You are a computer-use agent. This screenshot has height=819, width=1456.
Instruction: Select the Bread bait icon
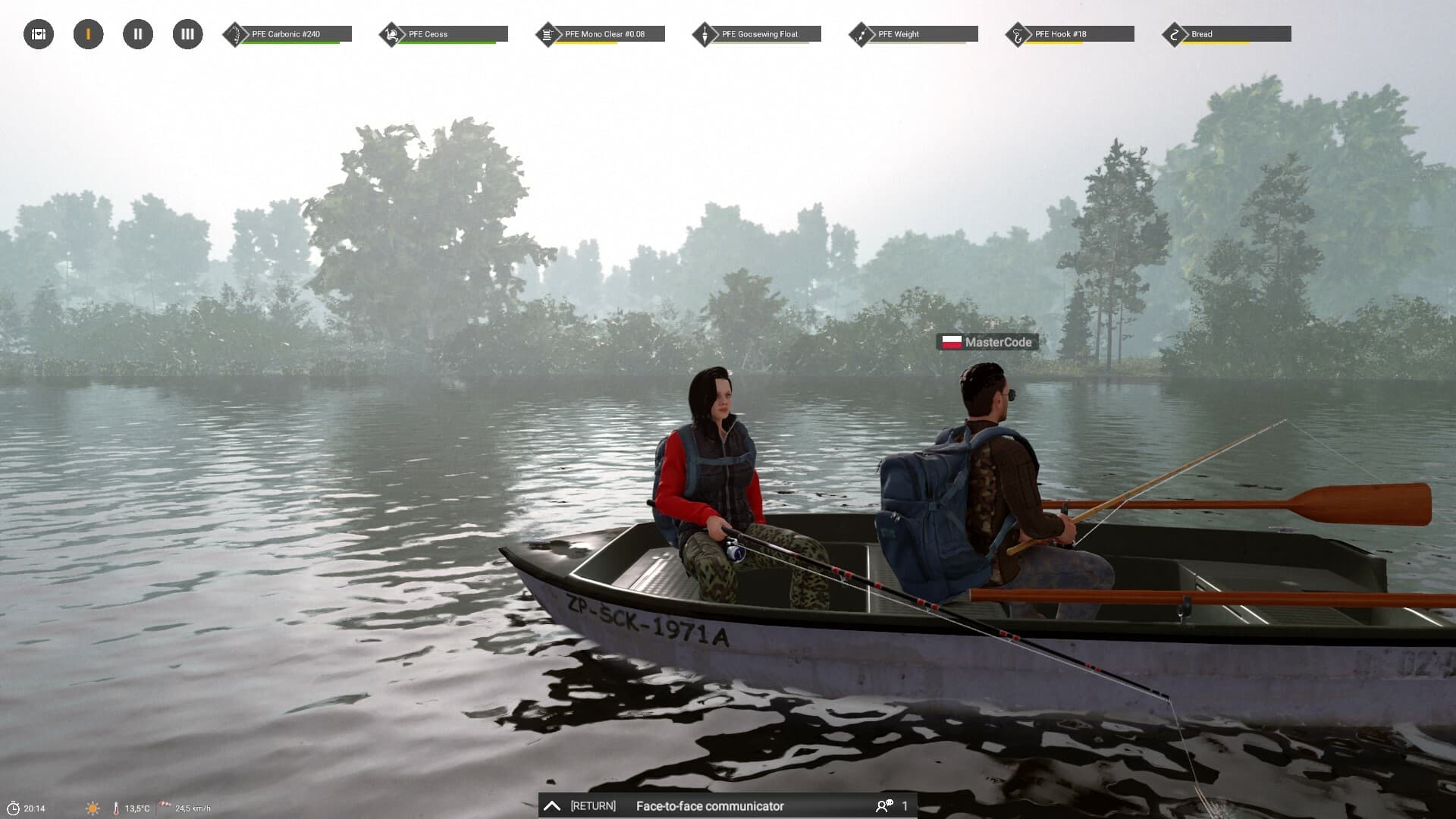point(1175,33)
